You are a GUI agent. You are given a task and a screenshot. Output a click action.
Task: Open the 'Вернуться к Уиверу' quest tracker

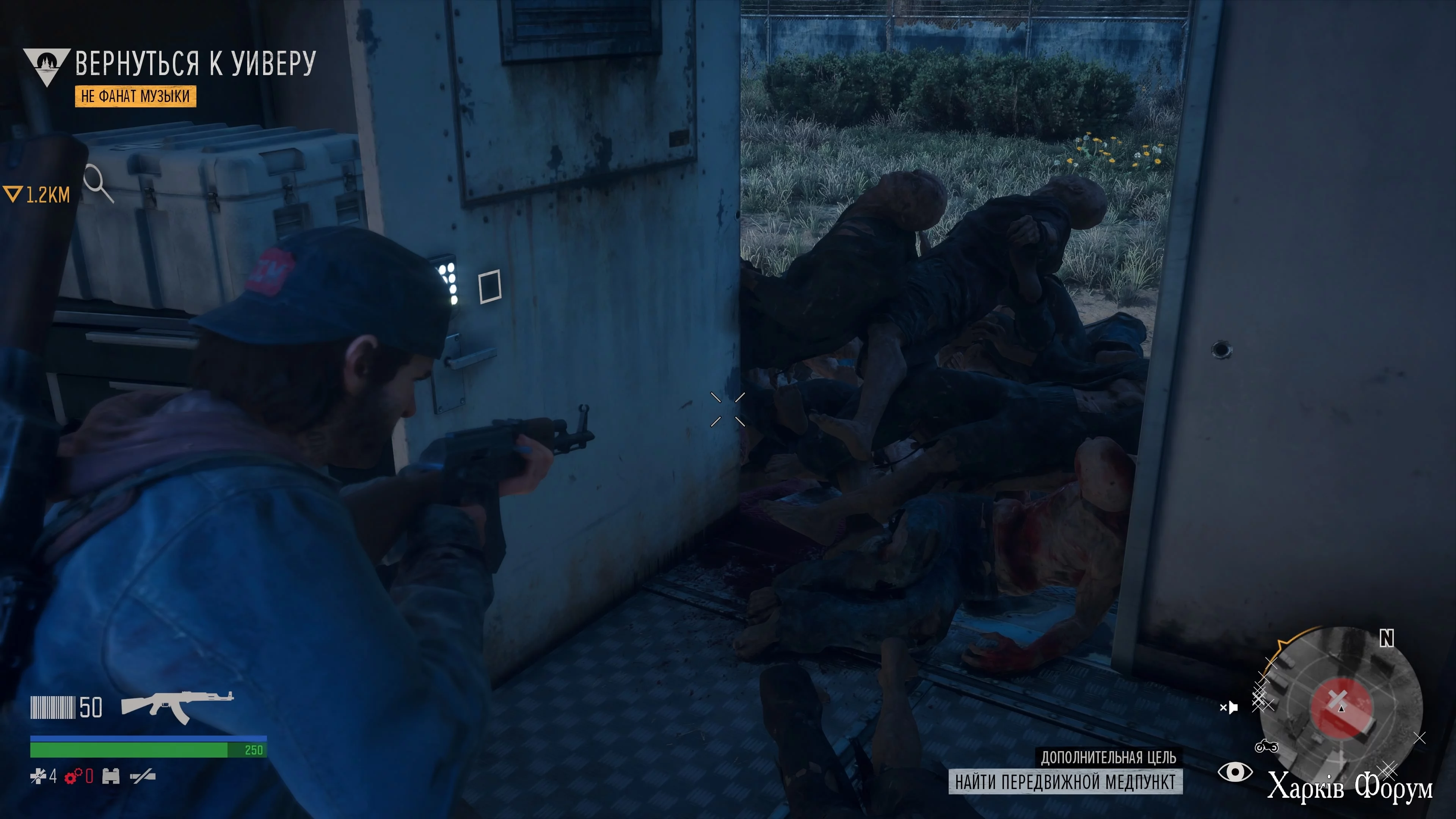pyautogui.click(x=195, y=63)
